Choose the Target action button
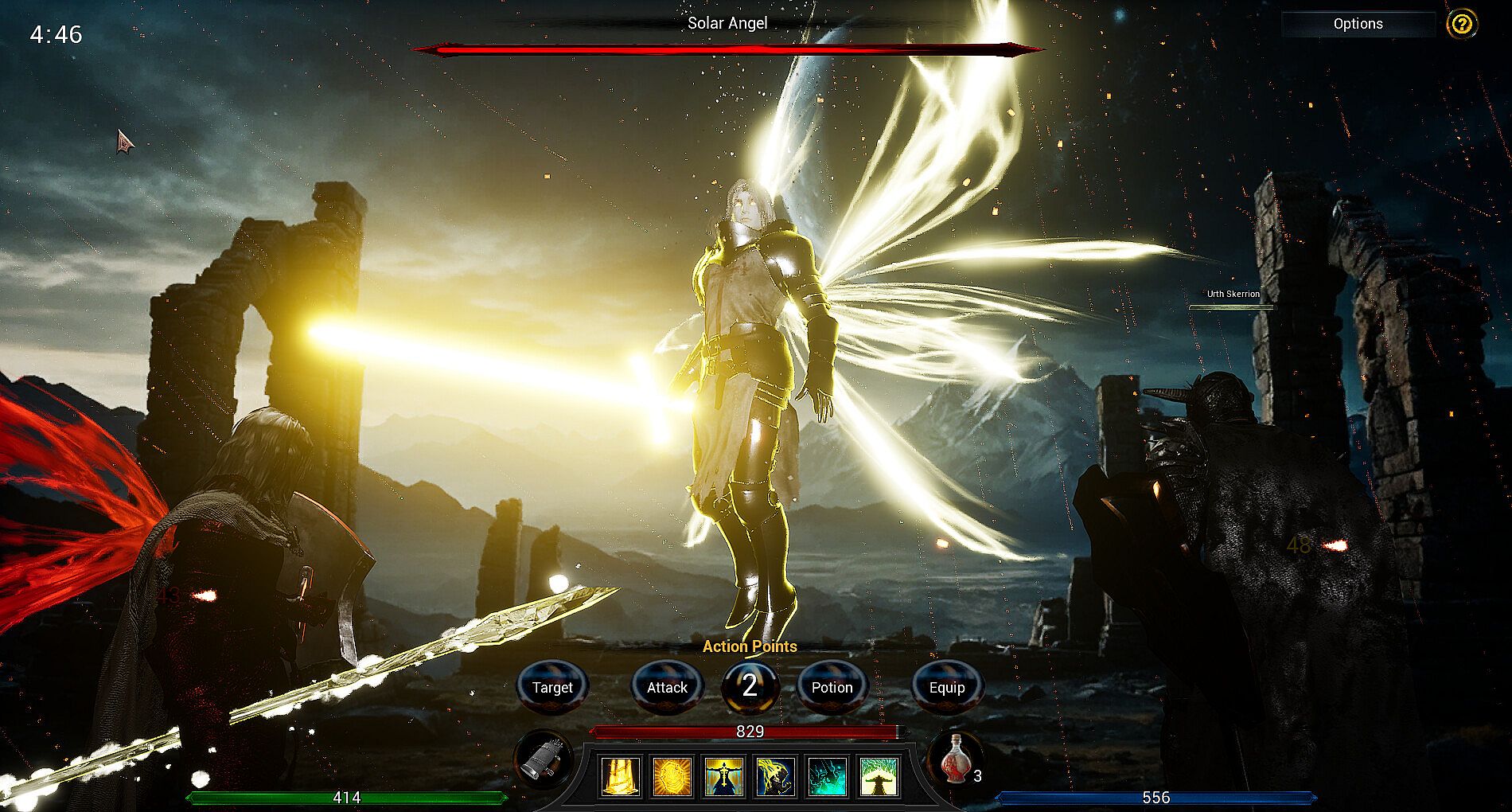The height and width of the screenshot is (812, 1512). pos(552,687)
